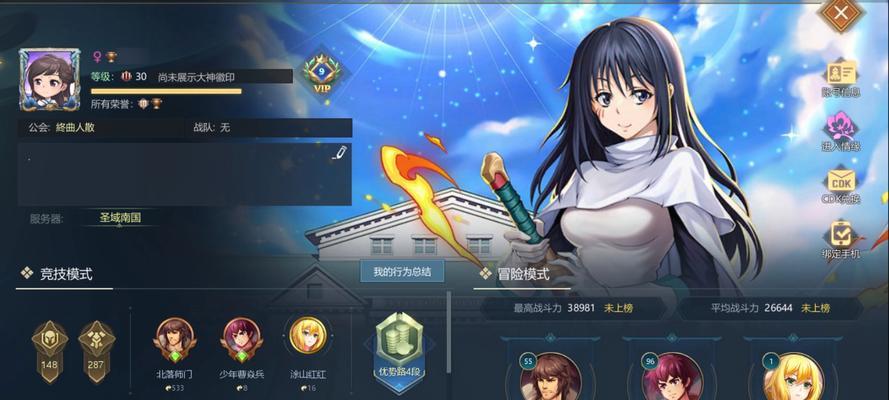This screenshot has height=400, width=889.
Task: Open the VIP 9 badge
Action: (320, 73)
